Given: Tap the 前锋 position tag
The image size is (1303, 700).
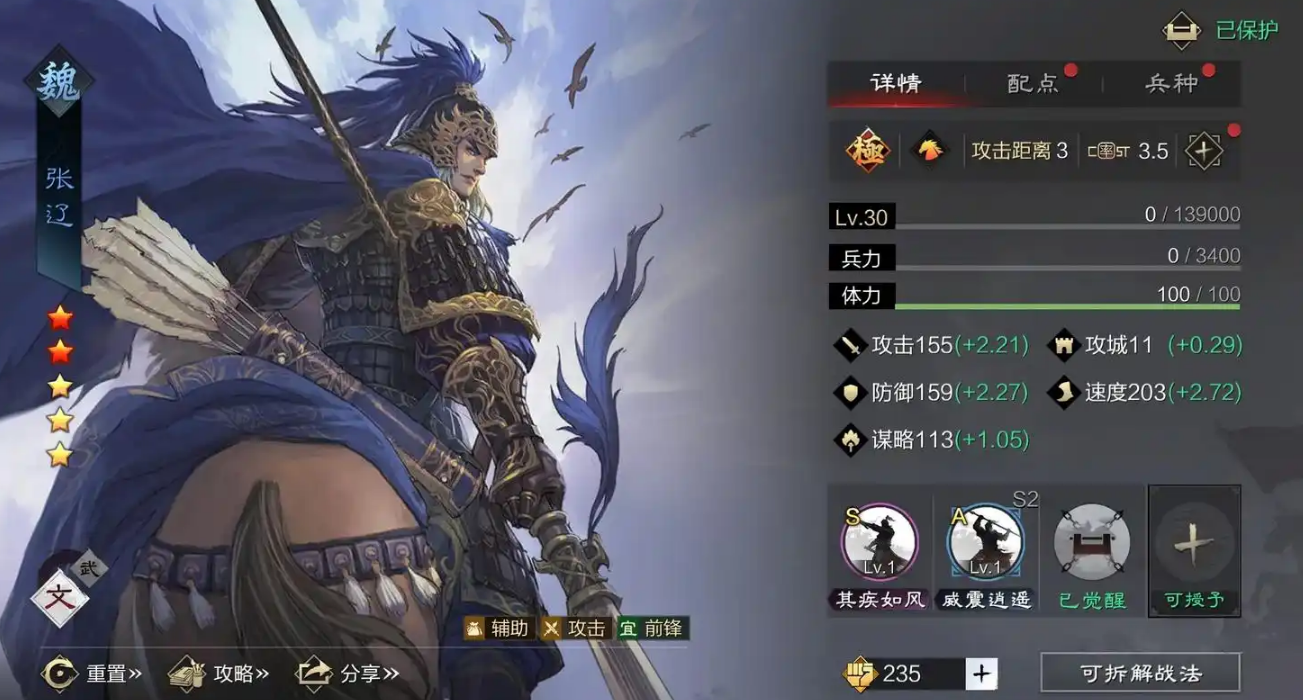Looking at the screenshot, I should 653,628.
